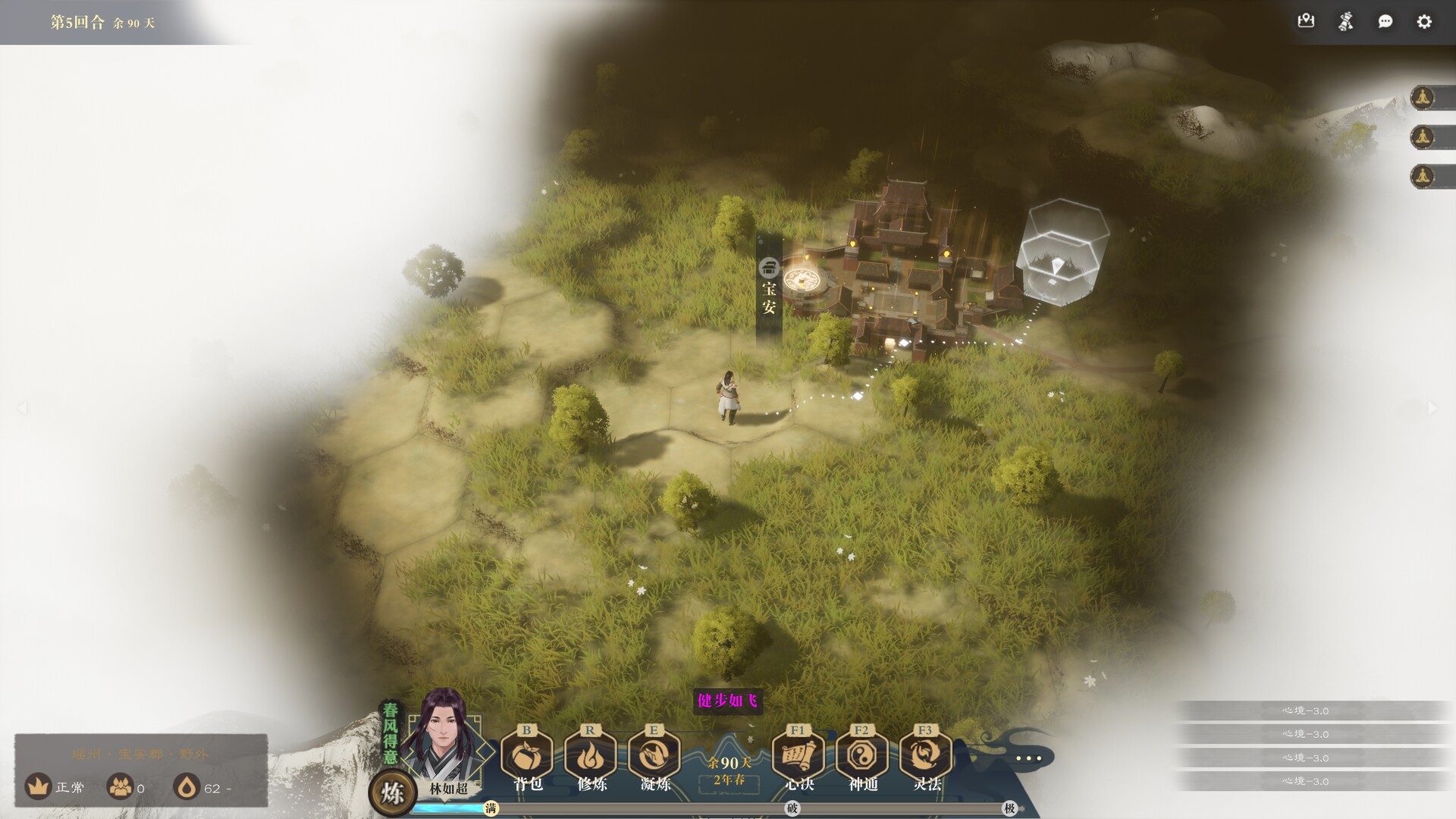The height and width of the screenshot is (819, 1456).
Task: Click the chess pieces icon
Action: 1345,21
